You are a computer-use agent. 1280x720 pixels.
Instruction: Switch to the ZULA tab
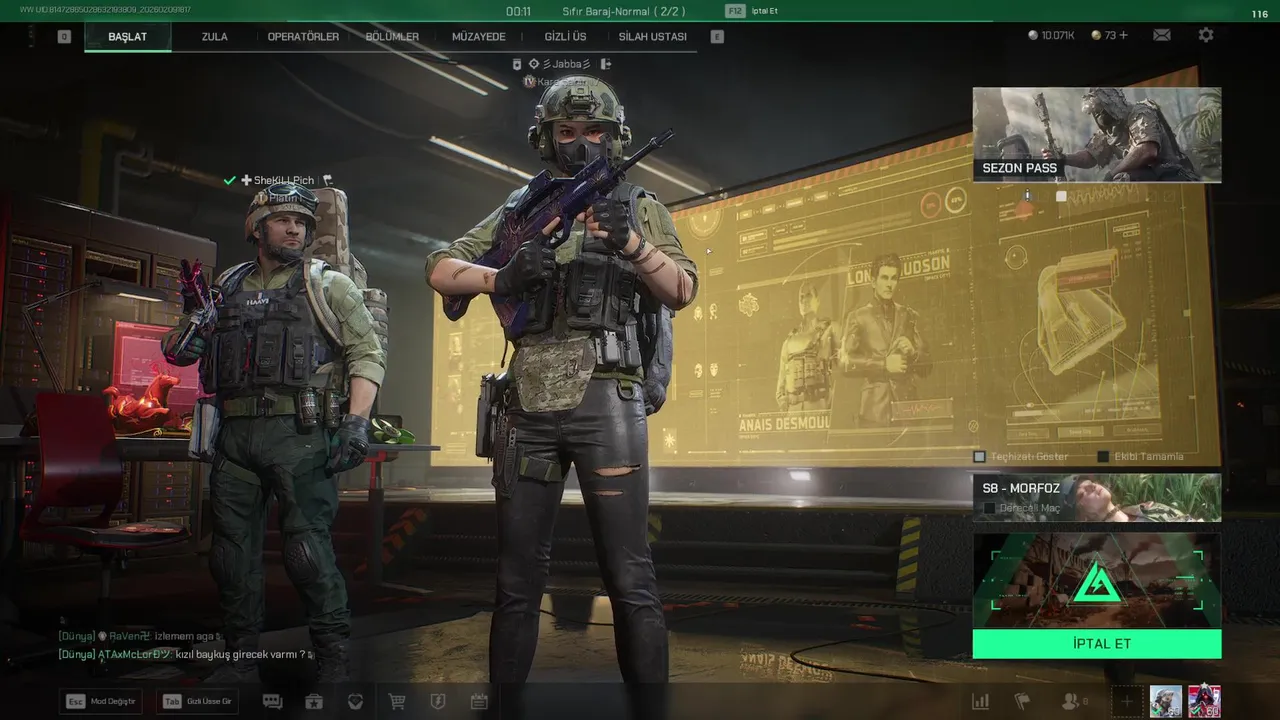click(x=214, y=37)
